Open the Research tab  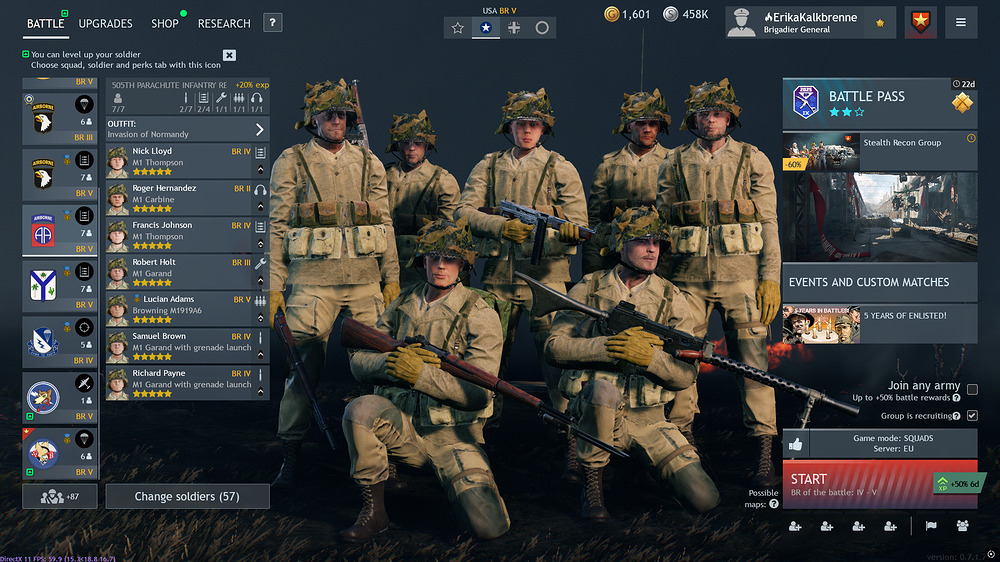pos(224,23)
